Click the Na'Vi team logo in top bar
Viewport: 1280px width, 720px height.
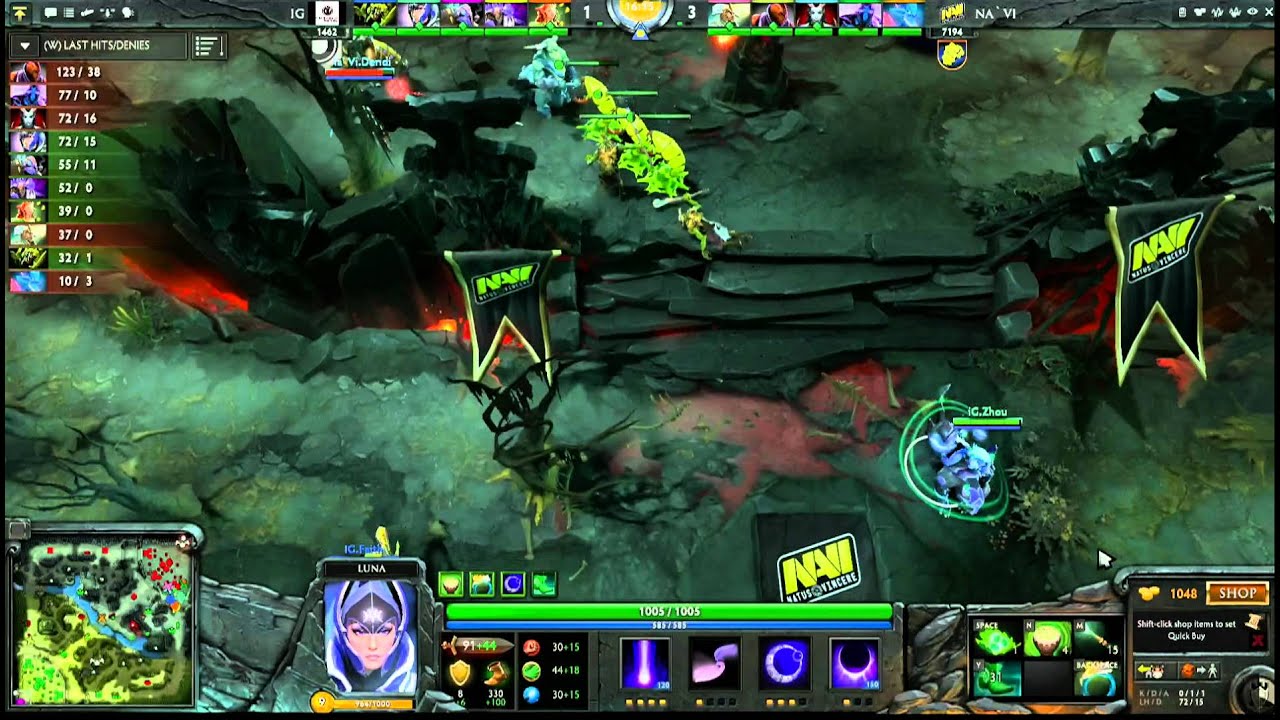point(952,12)
